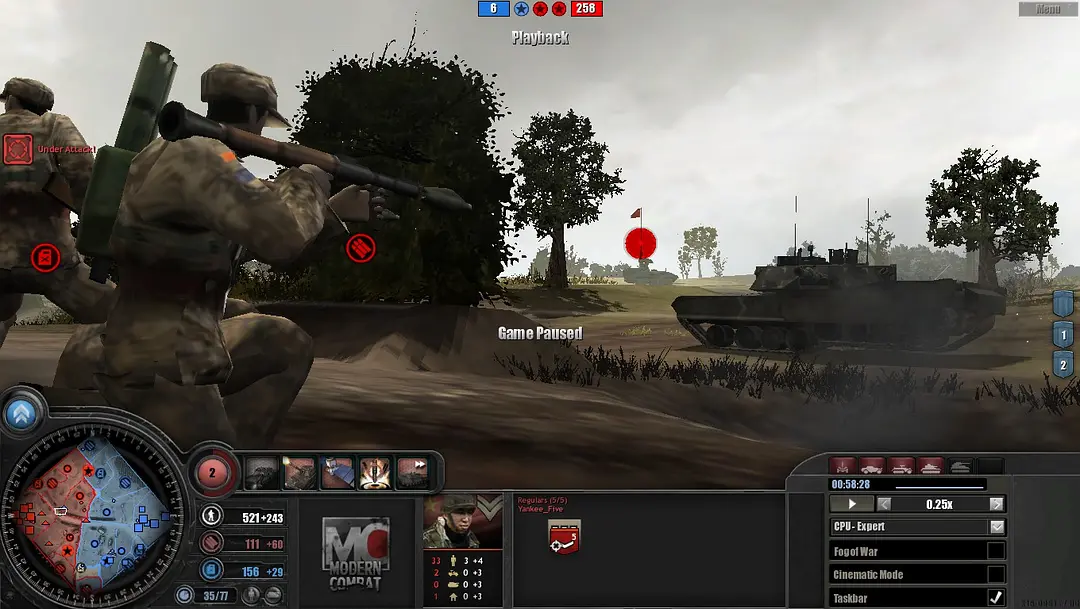Viewport: 1080px width, 609px height.
Task: Select control group 2 shield
Action: click(1063, 365)
